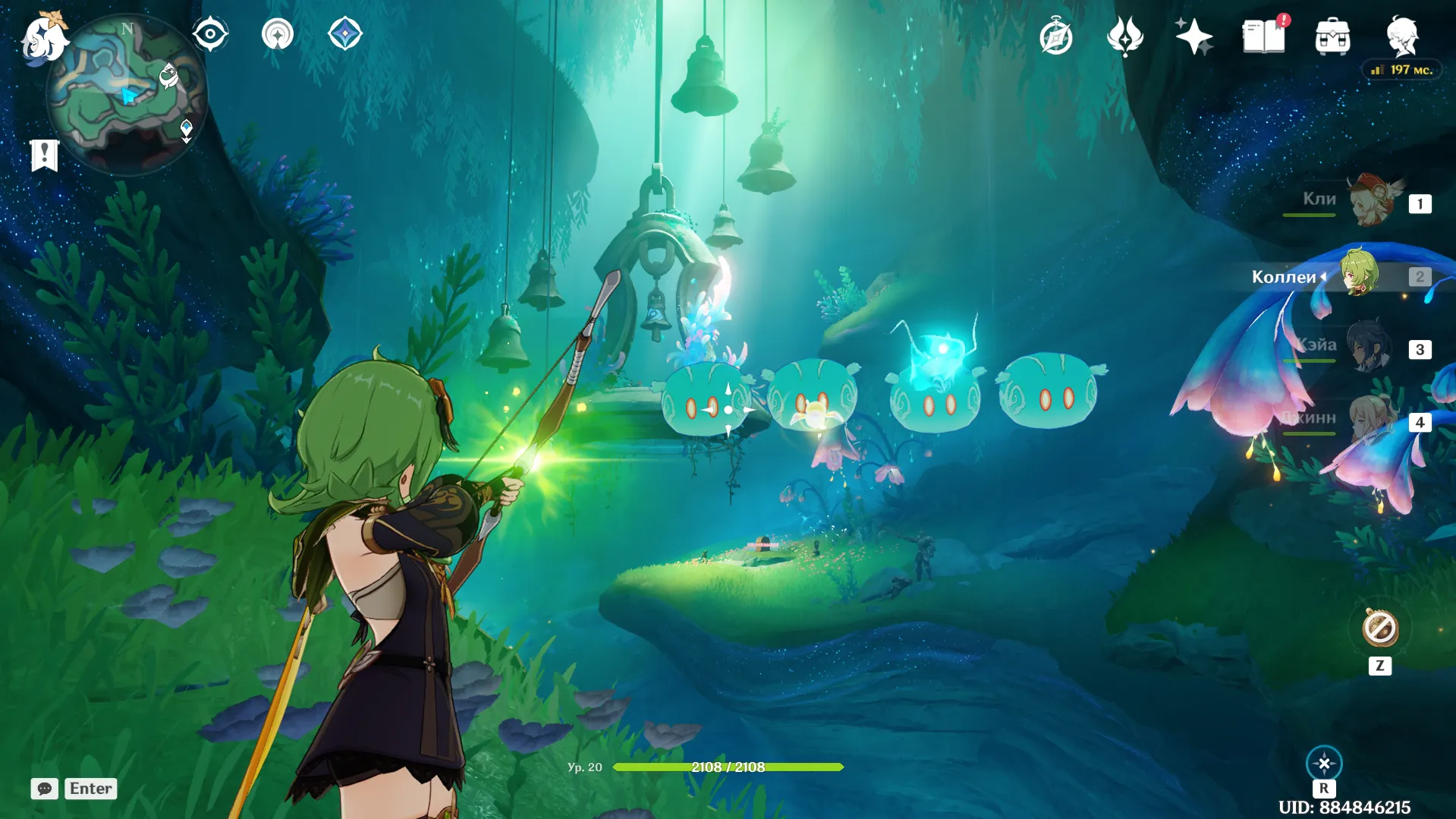The height and width of the screenshot is (819, 1456).
Task: Toggle the eye-shaped elemental sight icon
Action: point(210,34)
